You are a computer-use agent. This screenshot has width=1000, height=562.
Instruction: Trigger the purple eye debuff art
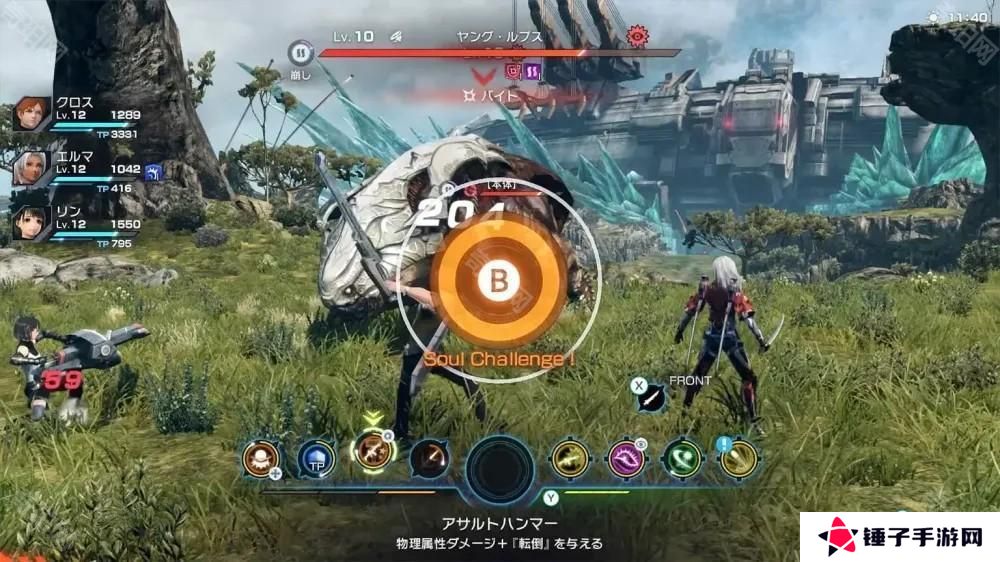(627, 459)
